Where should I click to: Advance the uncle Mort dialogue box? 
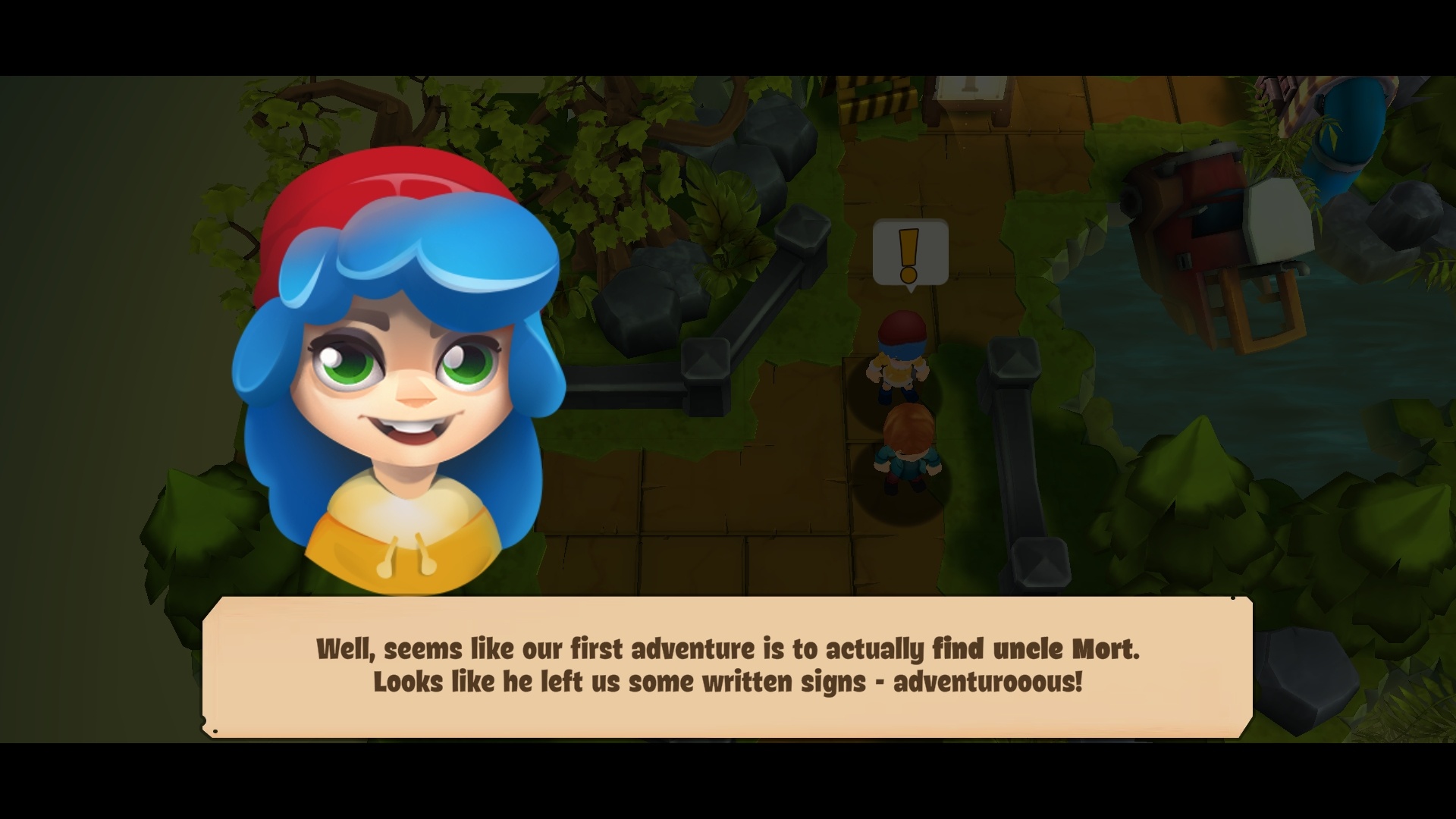pos(727,666)
